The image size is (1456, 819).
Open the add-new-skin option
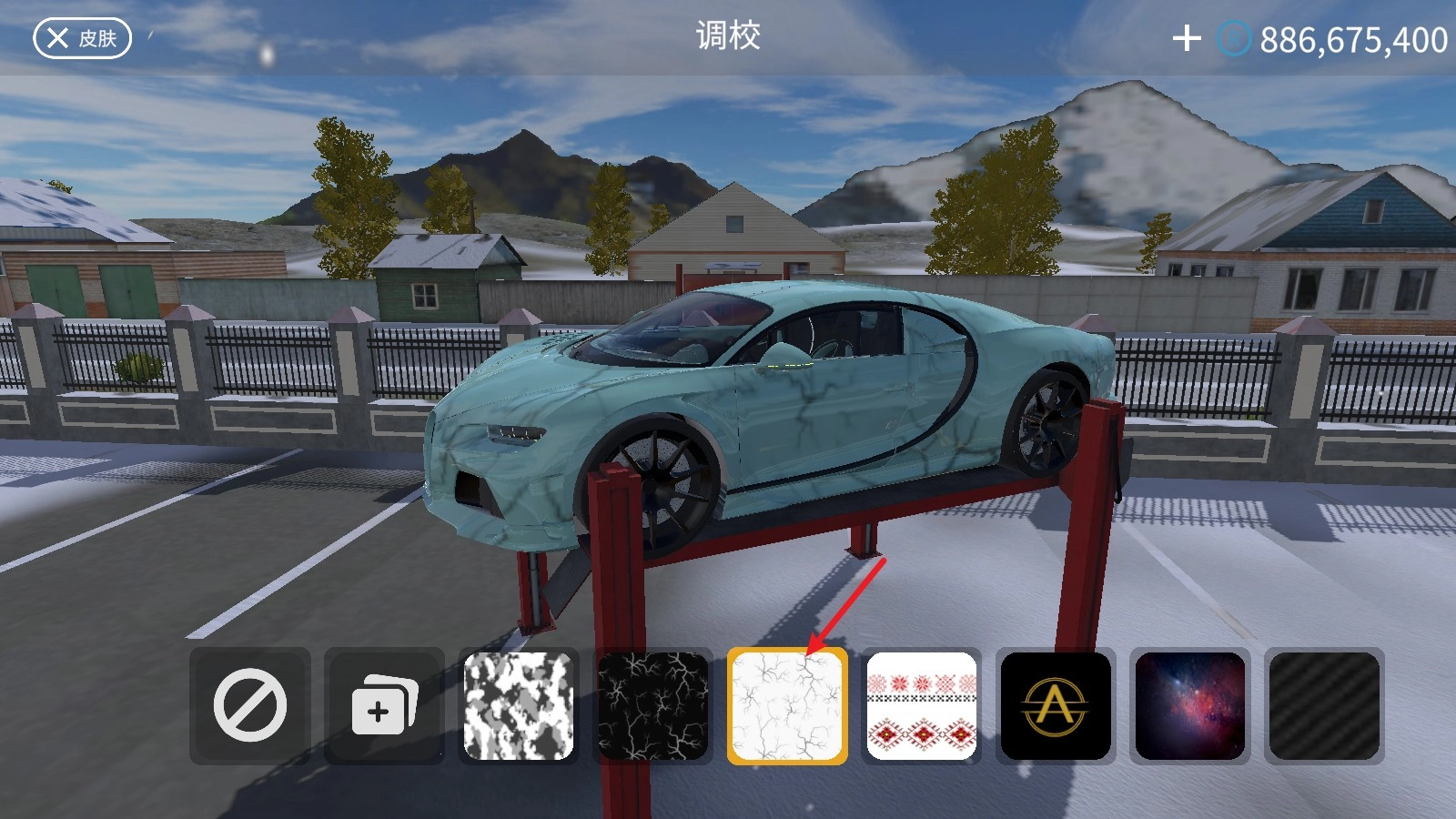click(x=385, y=707)
